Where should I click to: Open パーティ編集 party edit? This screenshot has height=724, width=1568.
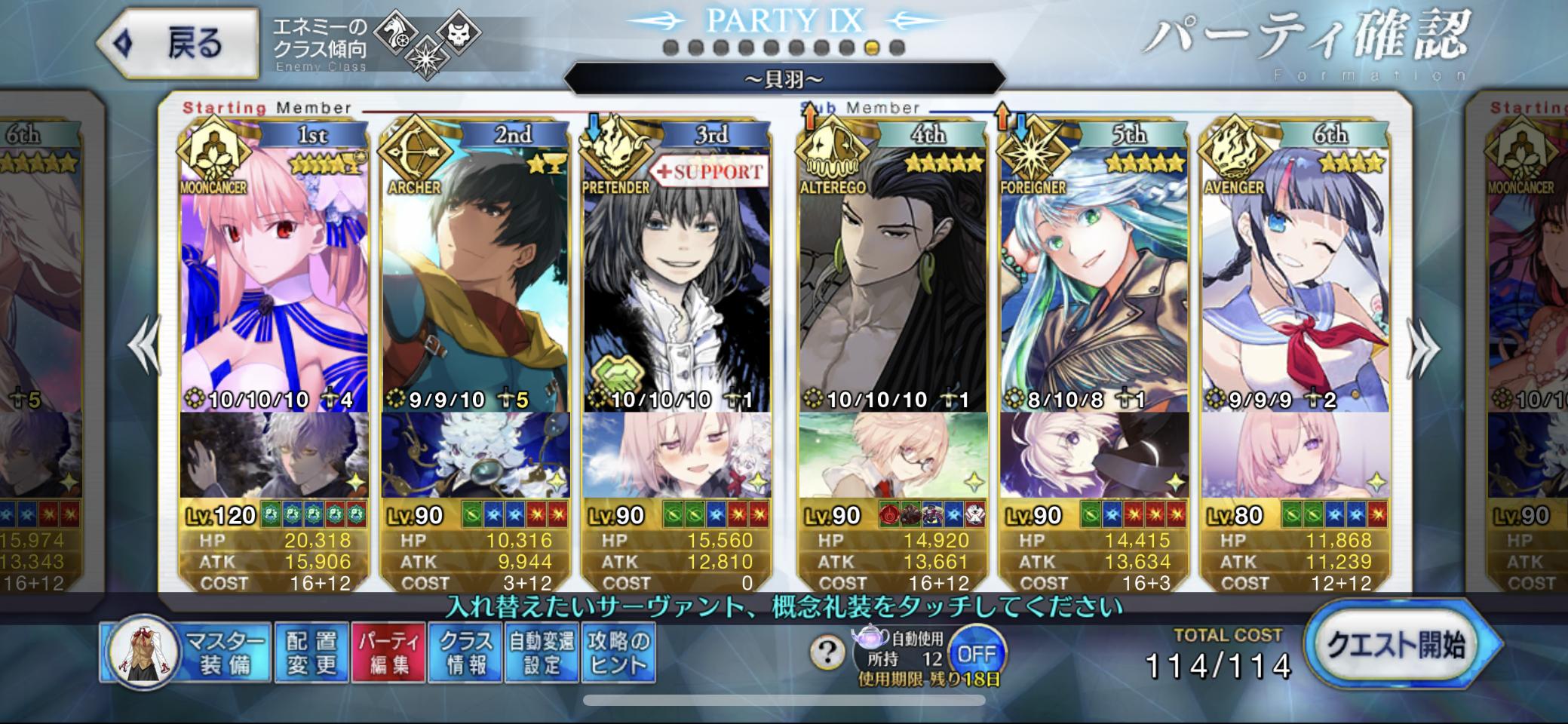(x=388, y=653)
